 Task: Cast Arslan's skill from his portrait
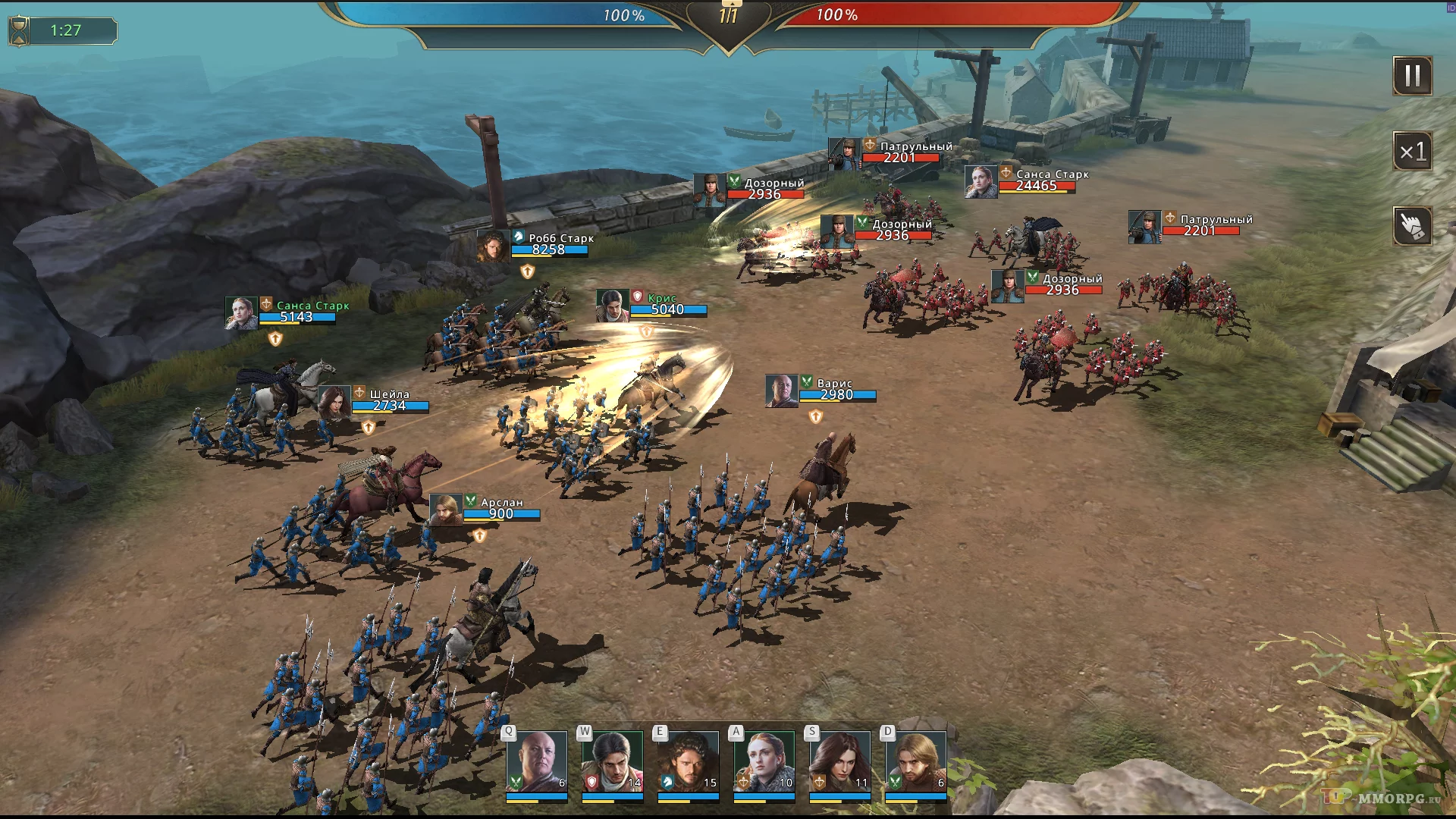915,762
